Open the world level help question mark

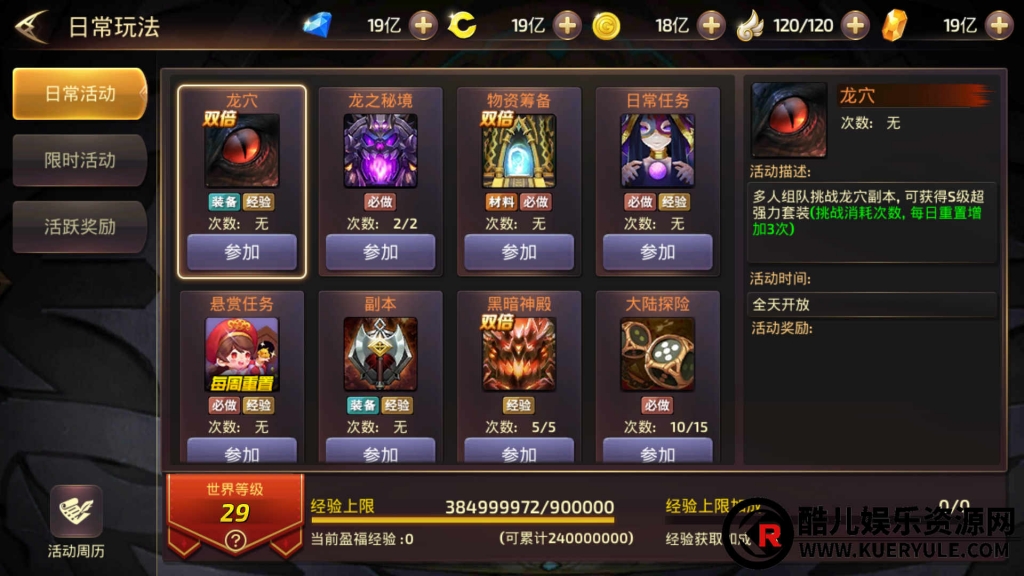235,541
